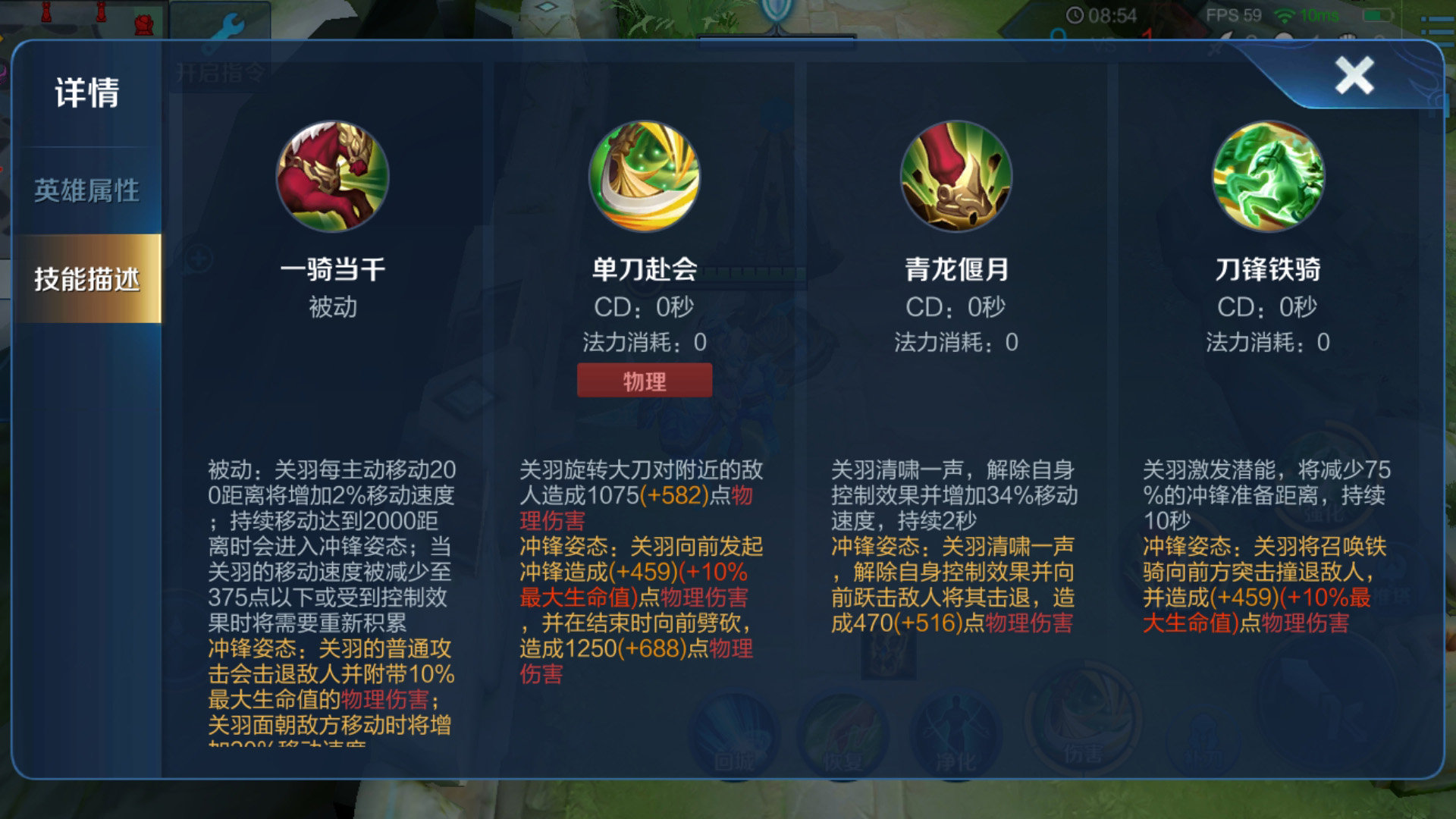View the 单刀赴会 skill icon
1456x819 pixels.
coord(644,176)
